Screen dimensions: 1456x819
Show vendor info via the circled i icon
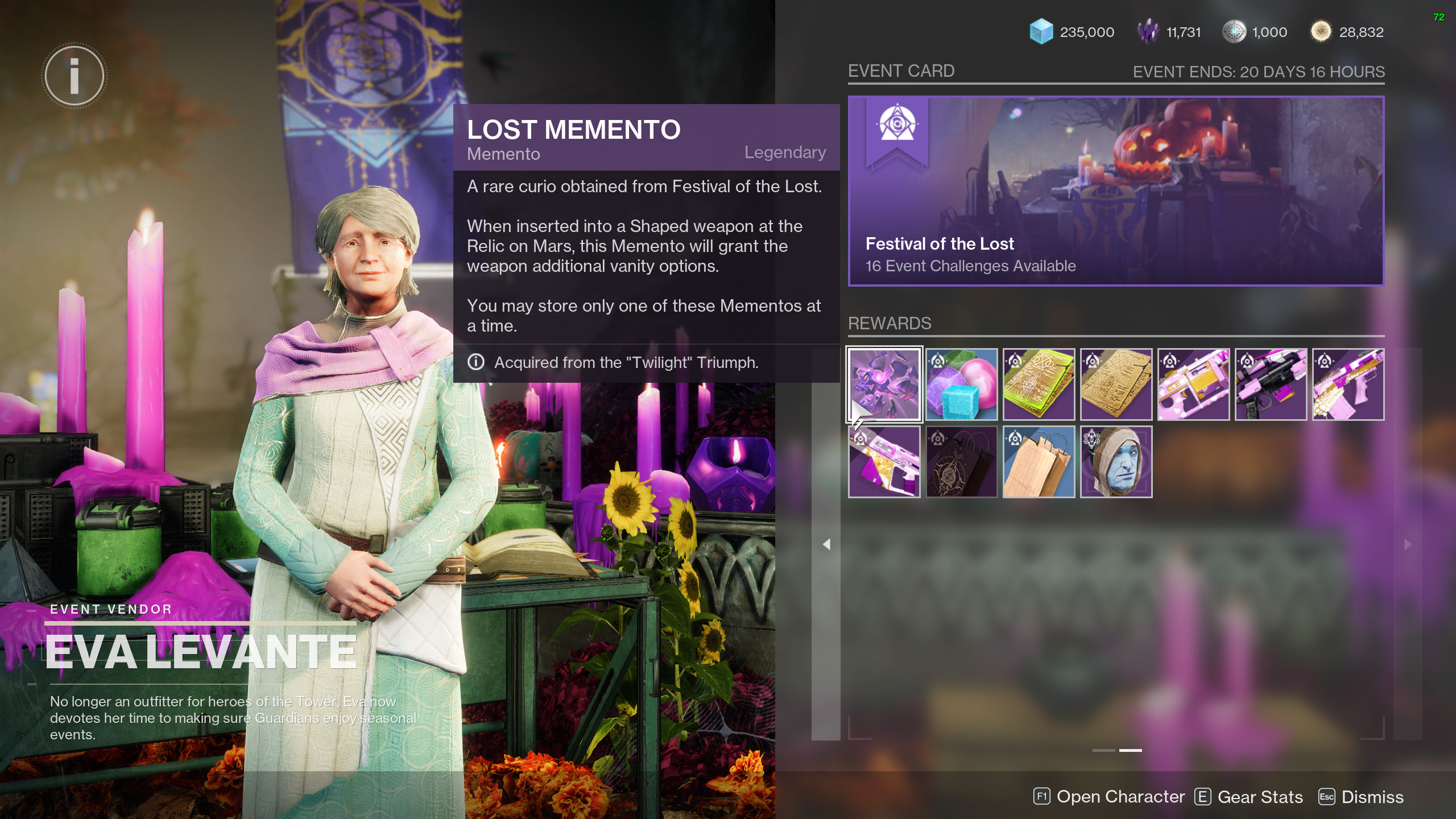(x=74, y=76)
